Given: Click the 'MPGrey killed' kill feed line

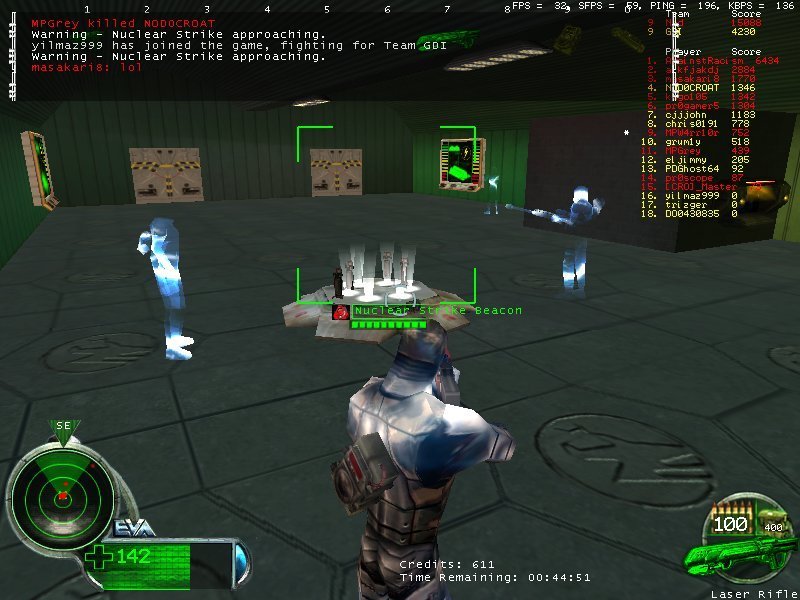Looking at the screenshot, I should click(124, 23).
